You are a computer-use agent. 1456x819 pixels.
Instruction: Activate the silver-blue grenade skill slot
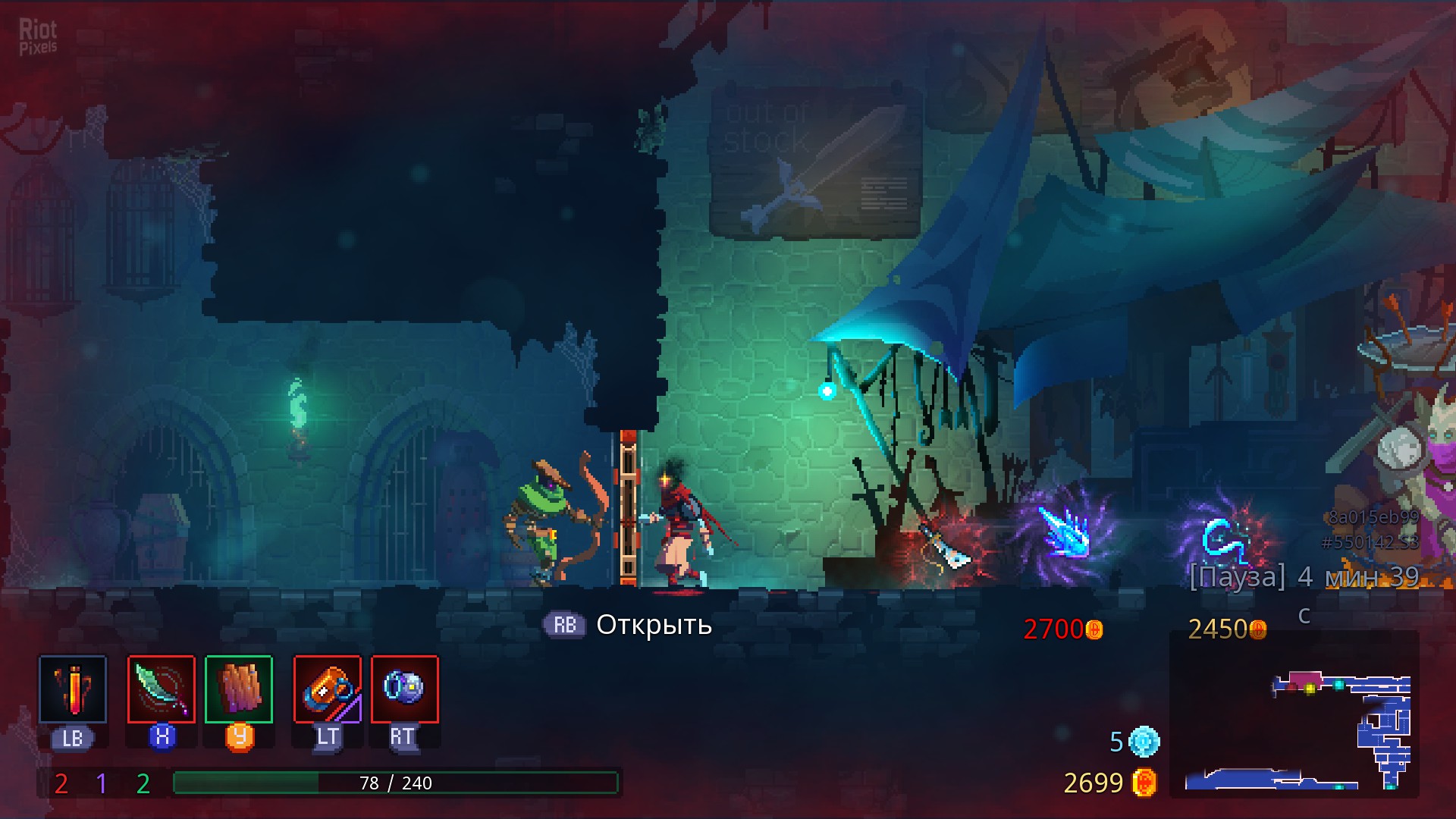tap(405, 689)
